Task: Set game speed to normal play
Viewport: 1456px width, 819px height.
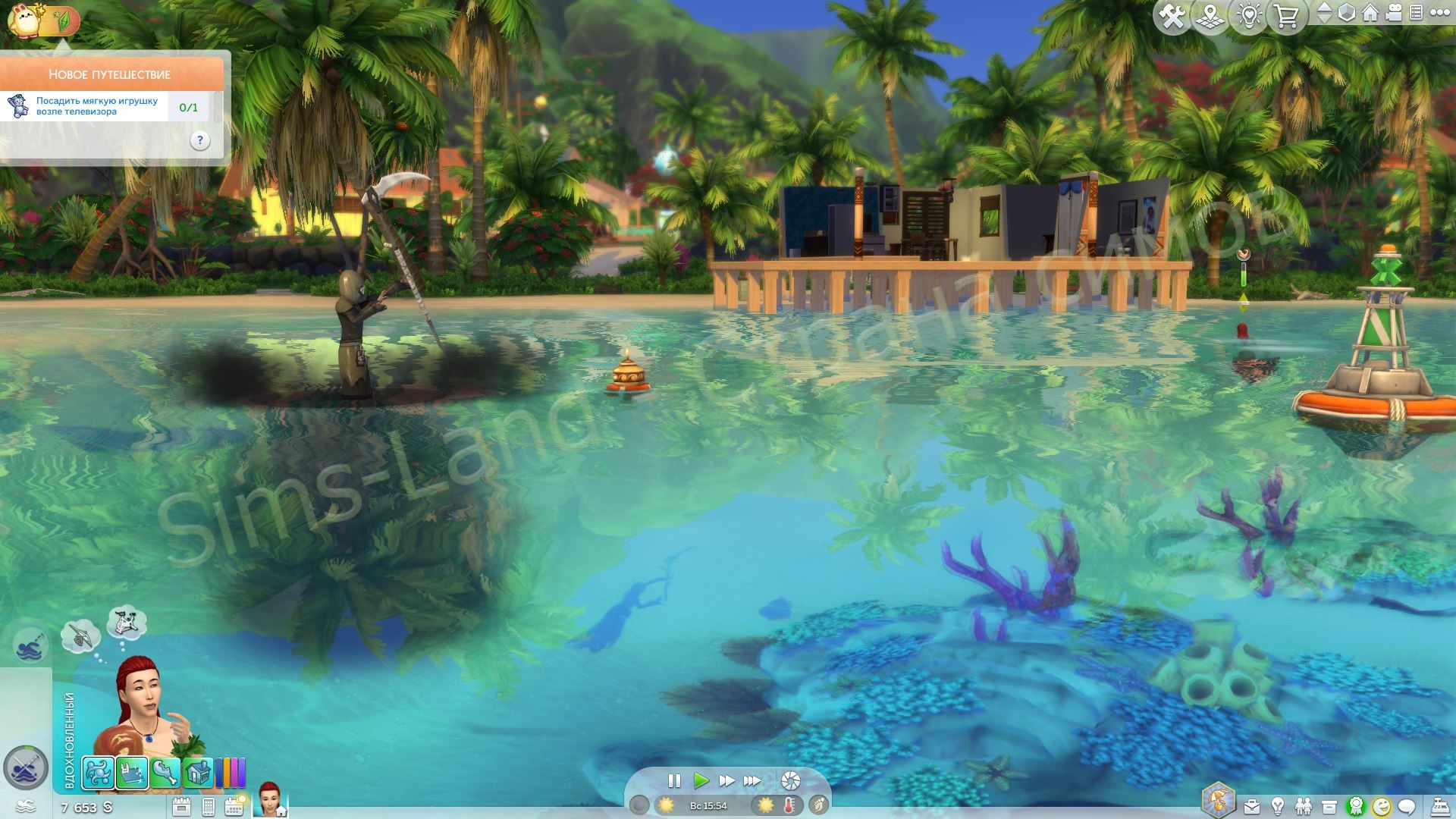Action: 701,780
